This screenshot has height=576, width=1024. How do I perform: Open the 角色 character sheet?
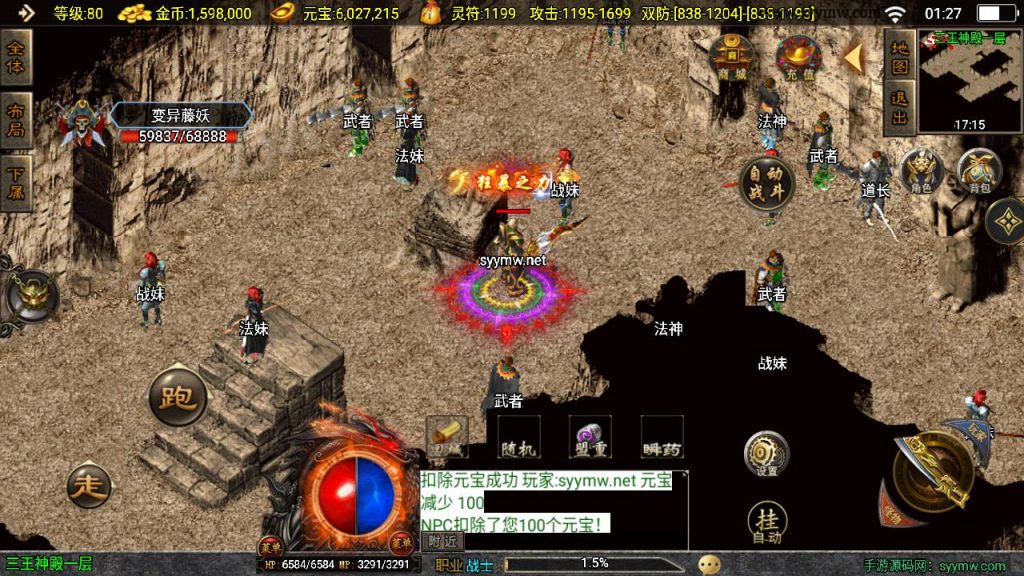[x=921, y=172]
